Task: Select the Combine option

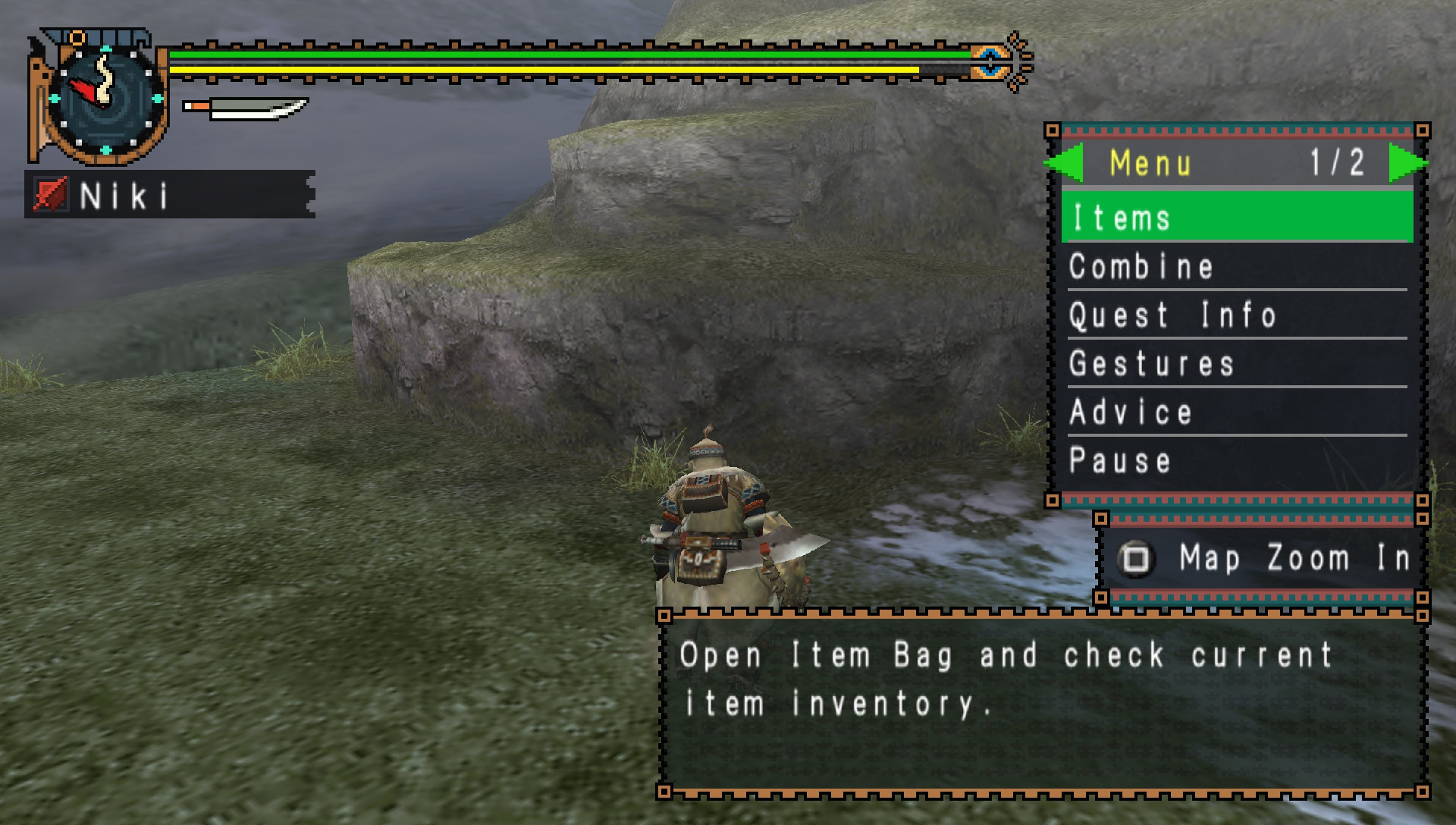Action: click(1236, 267)
